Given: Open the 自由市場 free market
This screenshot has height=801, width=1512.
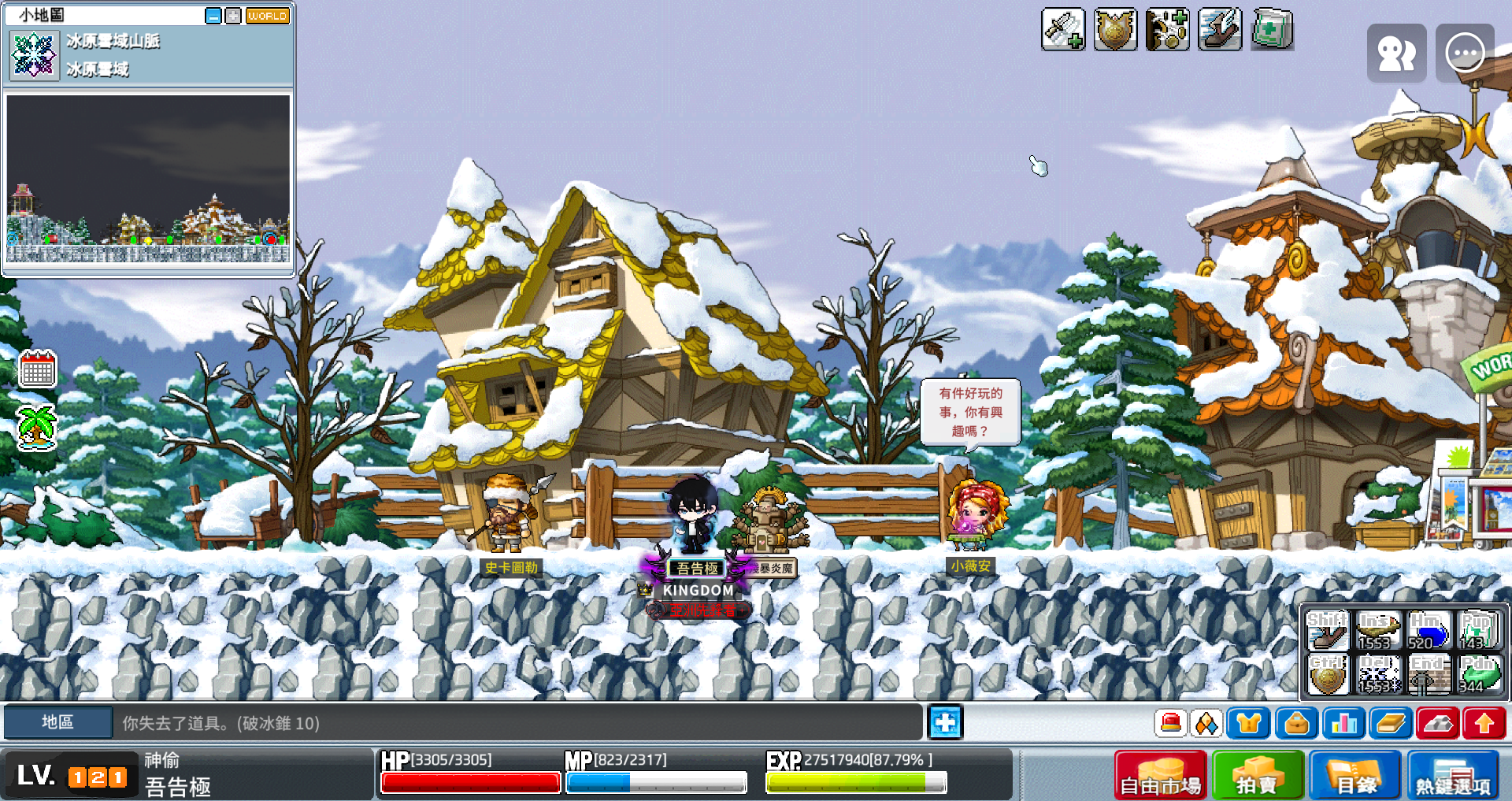Looking at the screenshot, I should 1160,776.
